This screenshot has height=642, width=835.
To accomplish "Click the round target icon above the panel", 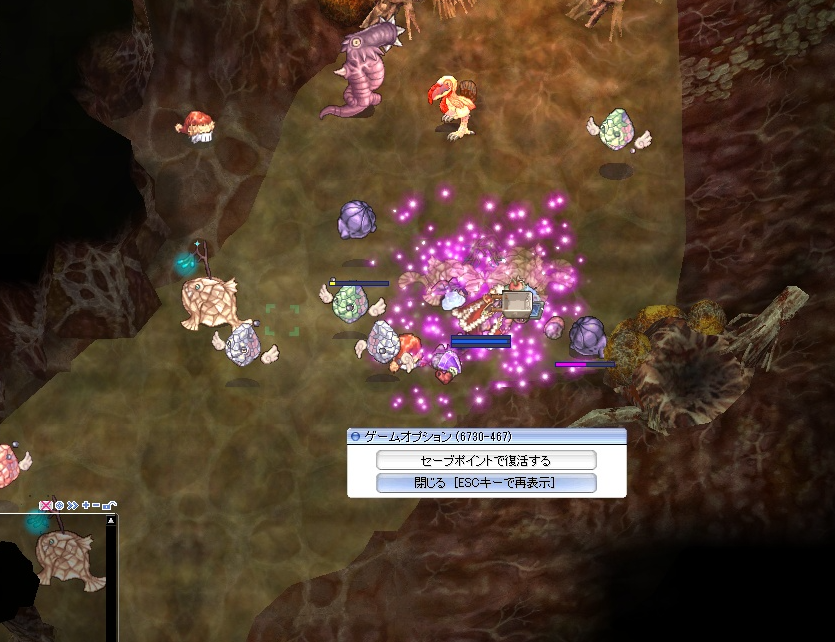I will pyautogui.click(x=59, y=506).
